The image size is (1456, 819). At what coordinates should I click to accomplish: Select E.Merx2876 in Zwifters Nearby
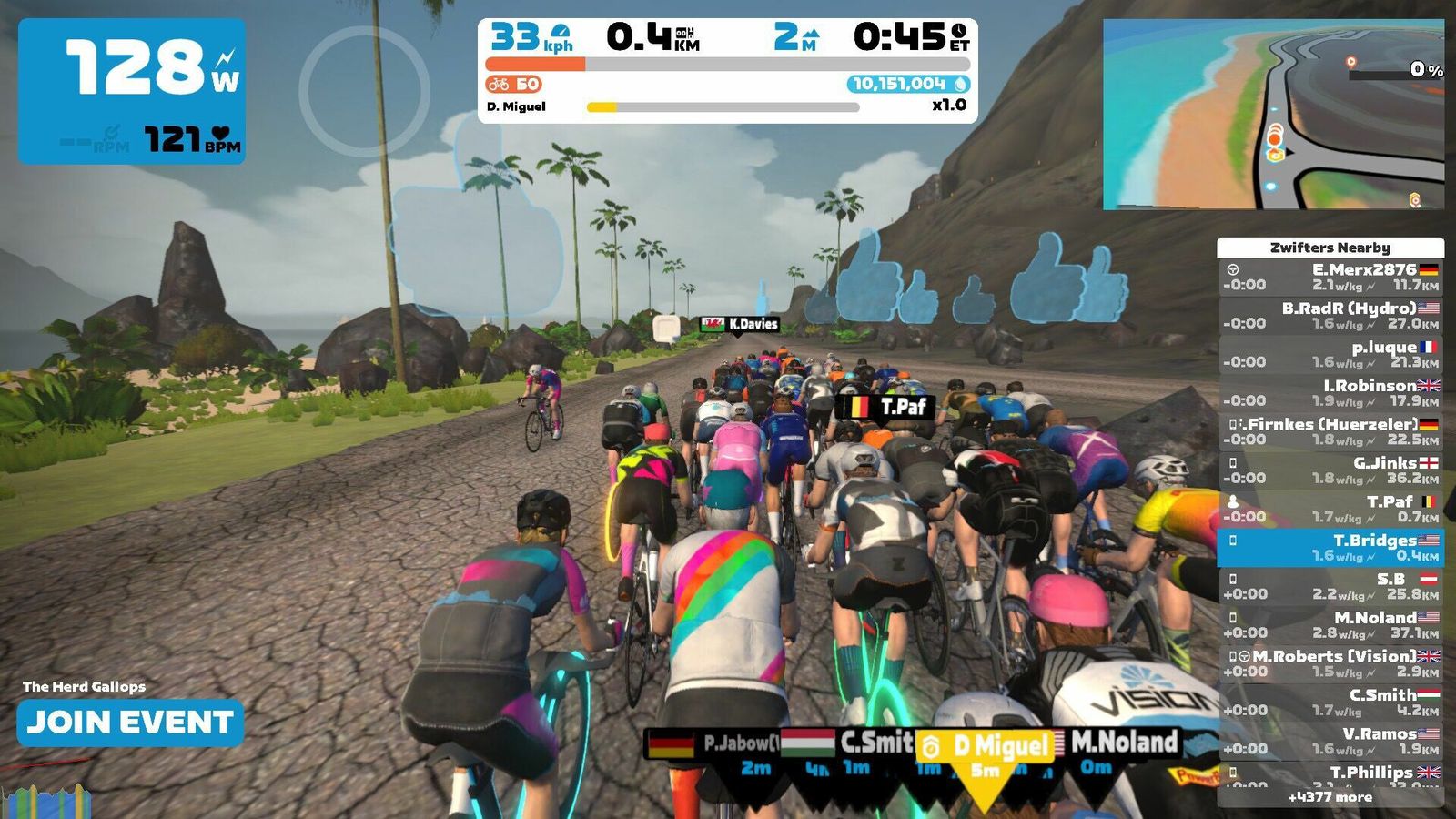[x=1330, y=278]
